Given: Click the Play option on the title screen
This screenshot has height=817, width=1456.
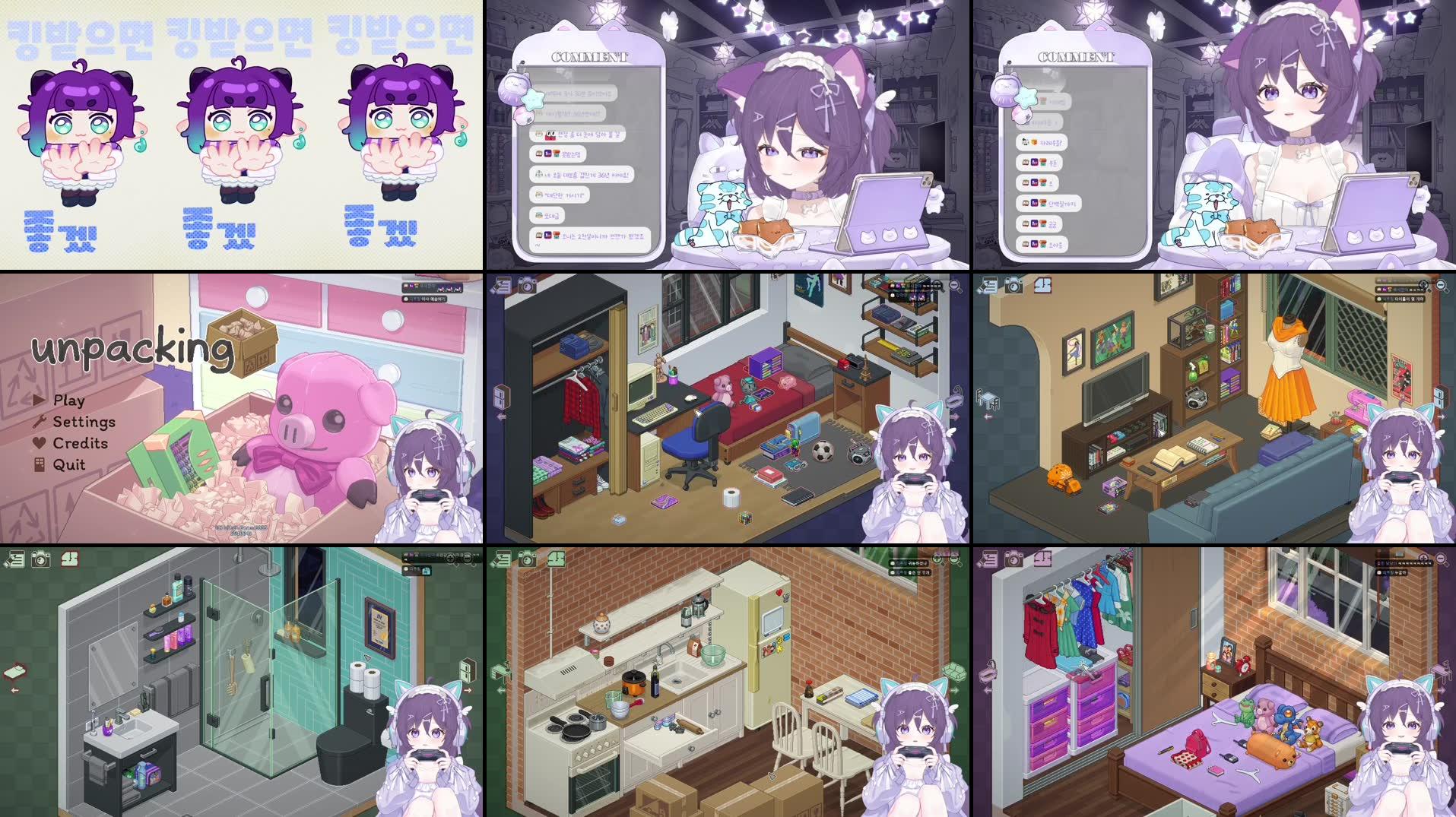Looking at the screenshot, I should (x=67, y=401).
